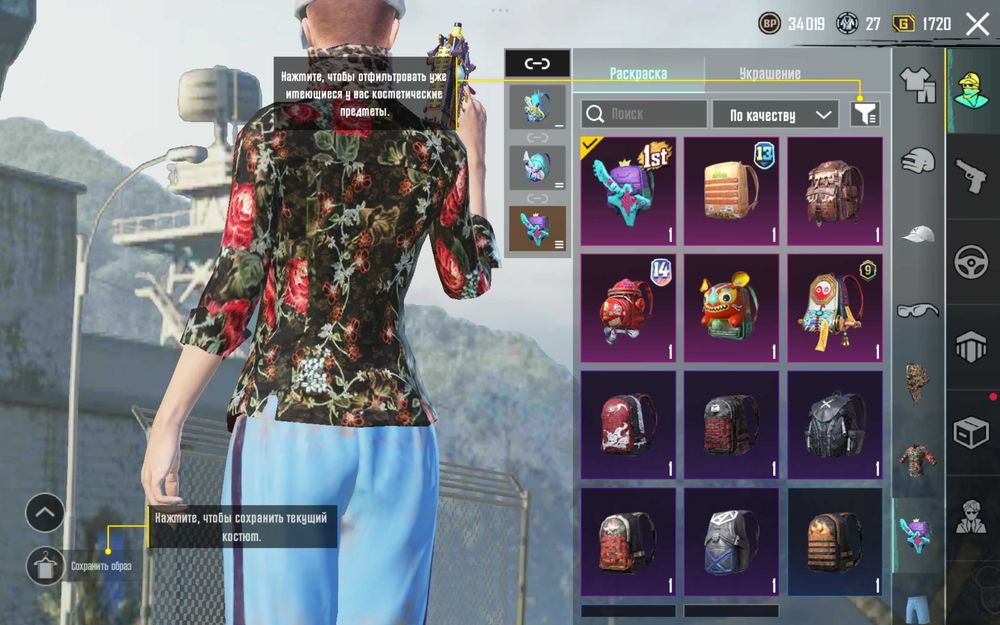The height and width of the screenshot is (625, 1000).
Task: Toggle the owned-items filter funnel button
Action: 865,114
